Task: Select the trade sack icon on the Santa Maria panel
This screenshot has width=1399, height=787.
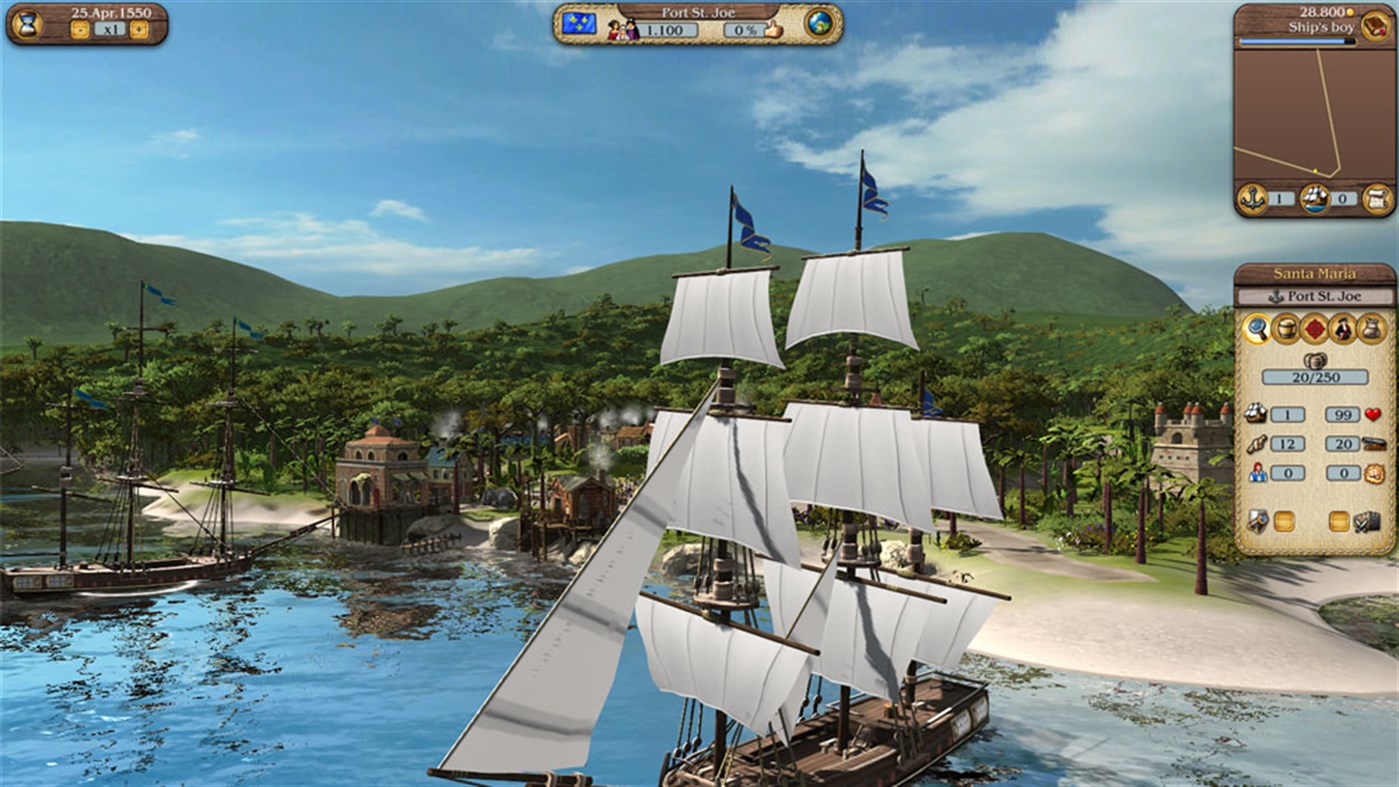Action: pos(1370,328)
